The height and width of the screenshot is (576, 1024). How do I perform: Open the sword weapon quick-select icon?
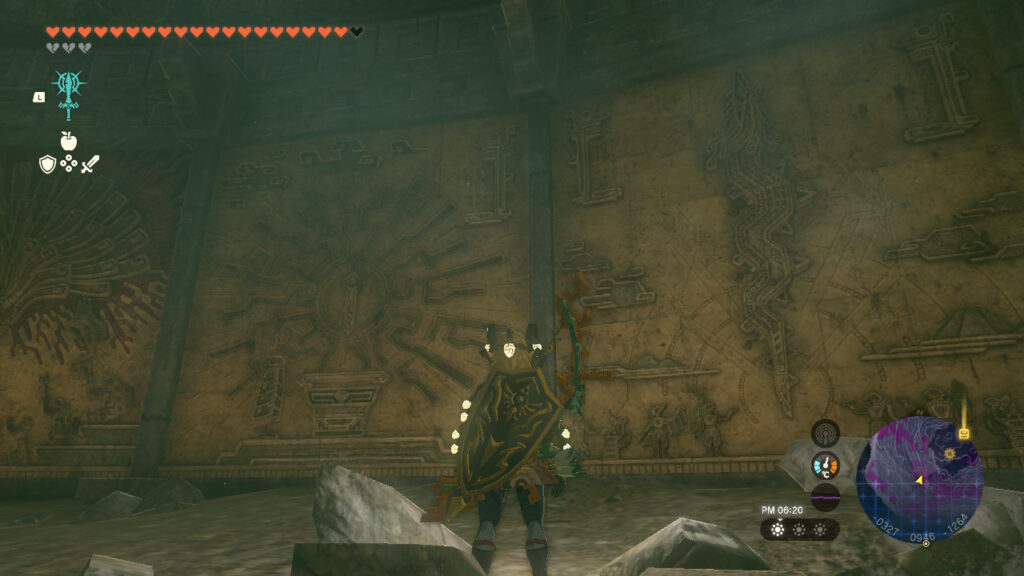tap(90, 164)
